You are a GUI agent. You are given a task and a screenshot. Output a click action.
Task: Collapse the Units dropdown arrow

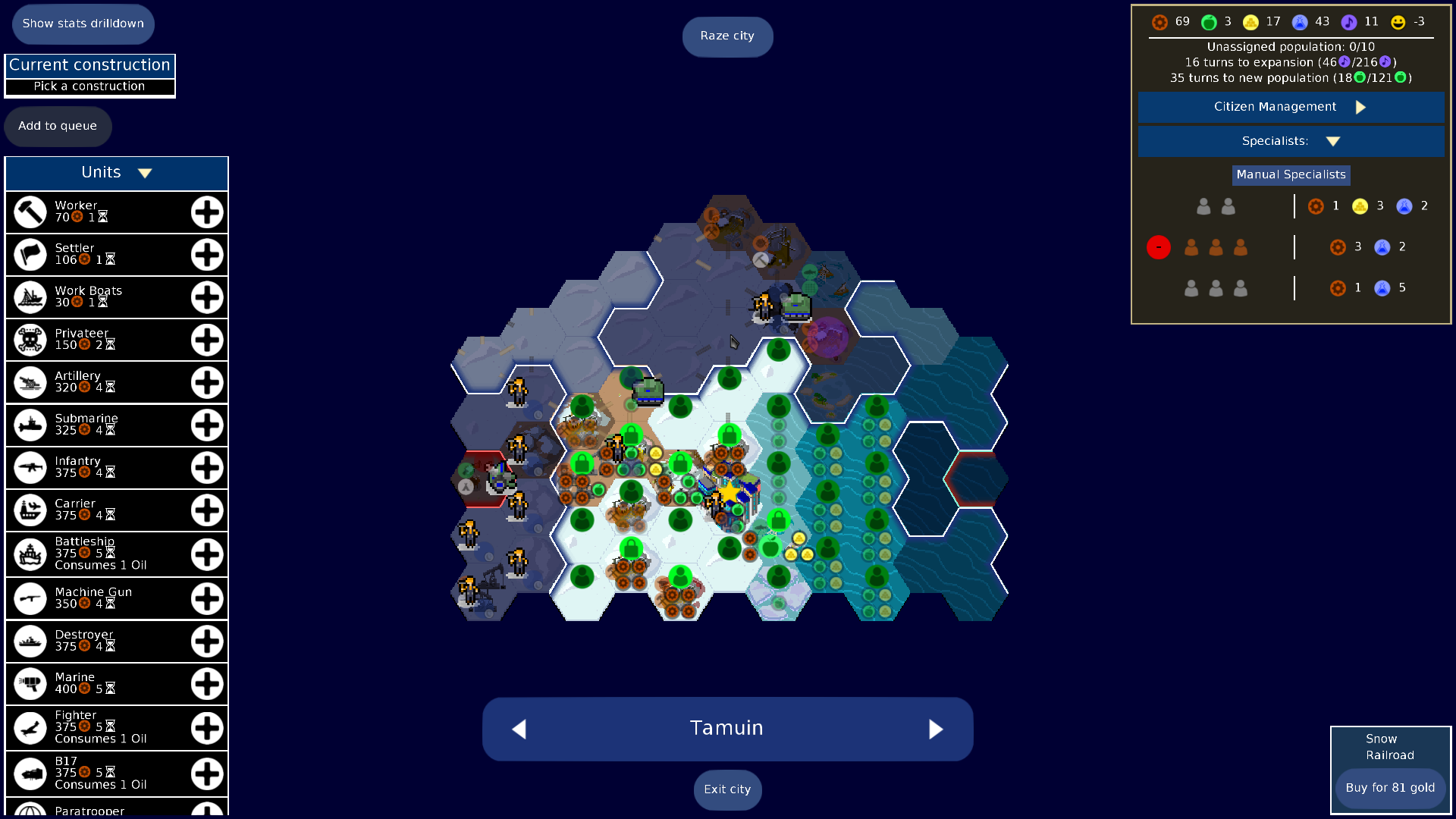tap(145, 172)
